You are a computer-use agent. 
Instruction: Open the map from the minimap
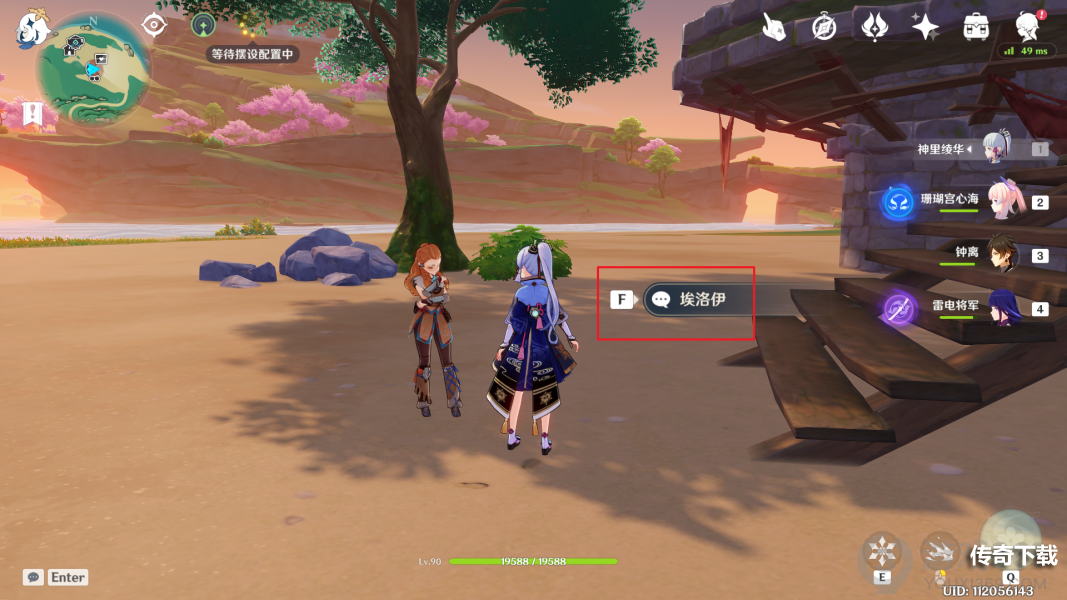point(93,69)
